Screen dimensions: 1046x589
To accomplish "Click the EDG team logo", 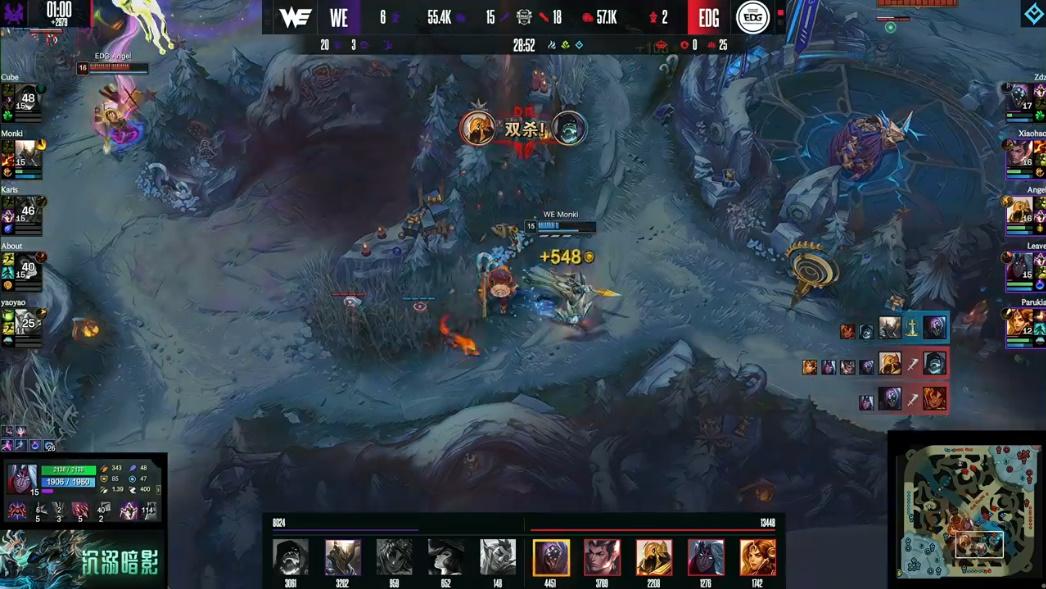I will (x=752, y=18).
